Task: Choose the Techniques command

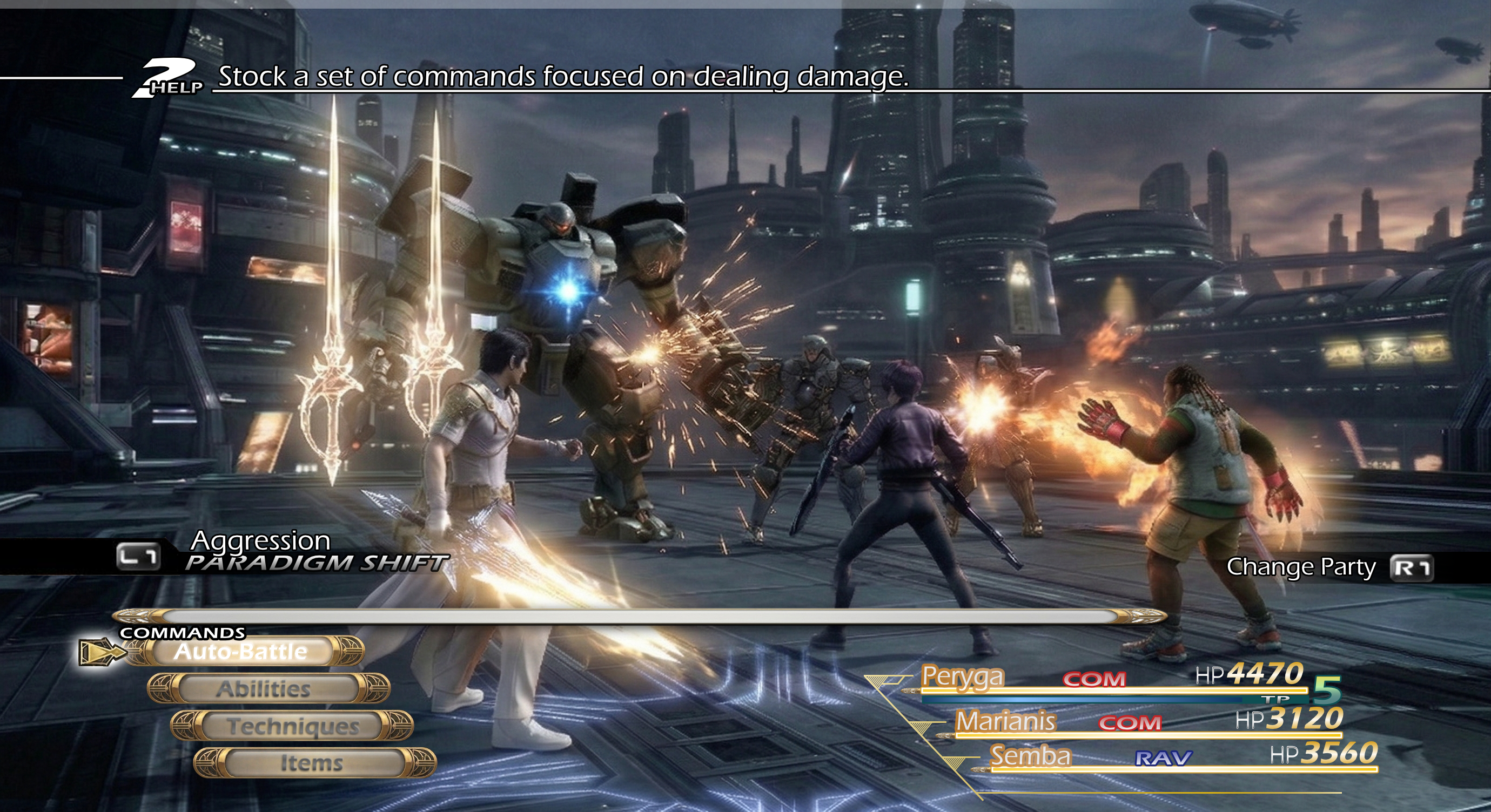Action: (x=292, y=726)
